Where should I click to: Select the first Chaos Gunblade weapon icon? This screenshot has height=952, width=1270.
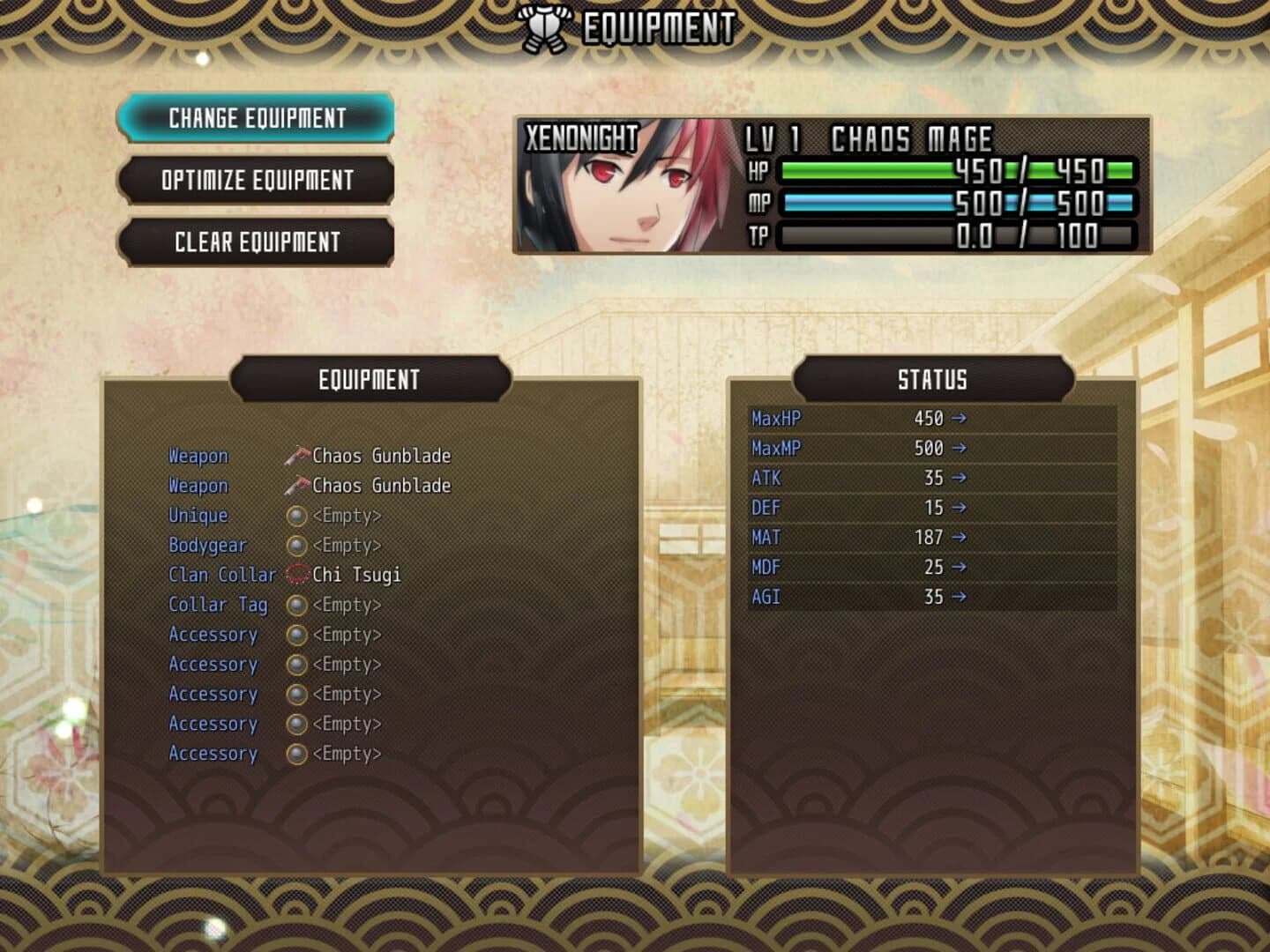295,455
